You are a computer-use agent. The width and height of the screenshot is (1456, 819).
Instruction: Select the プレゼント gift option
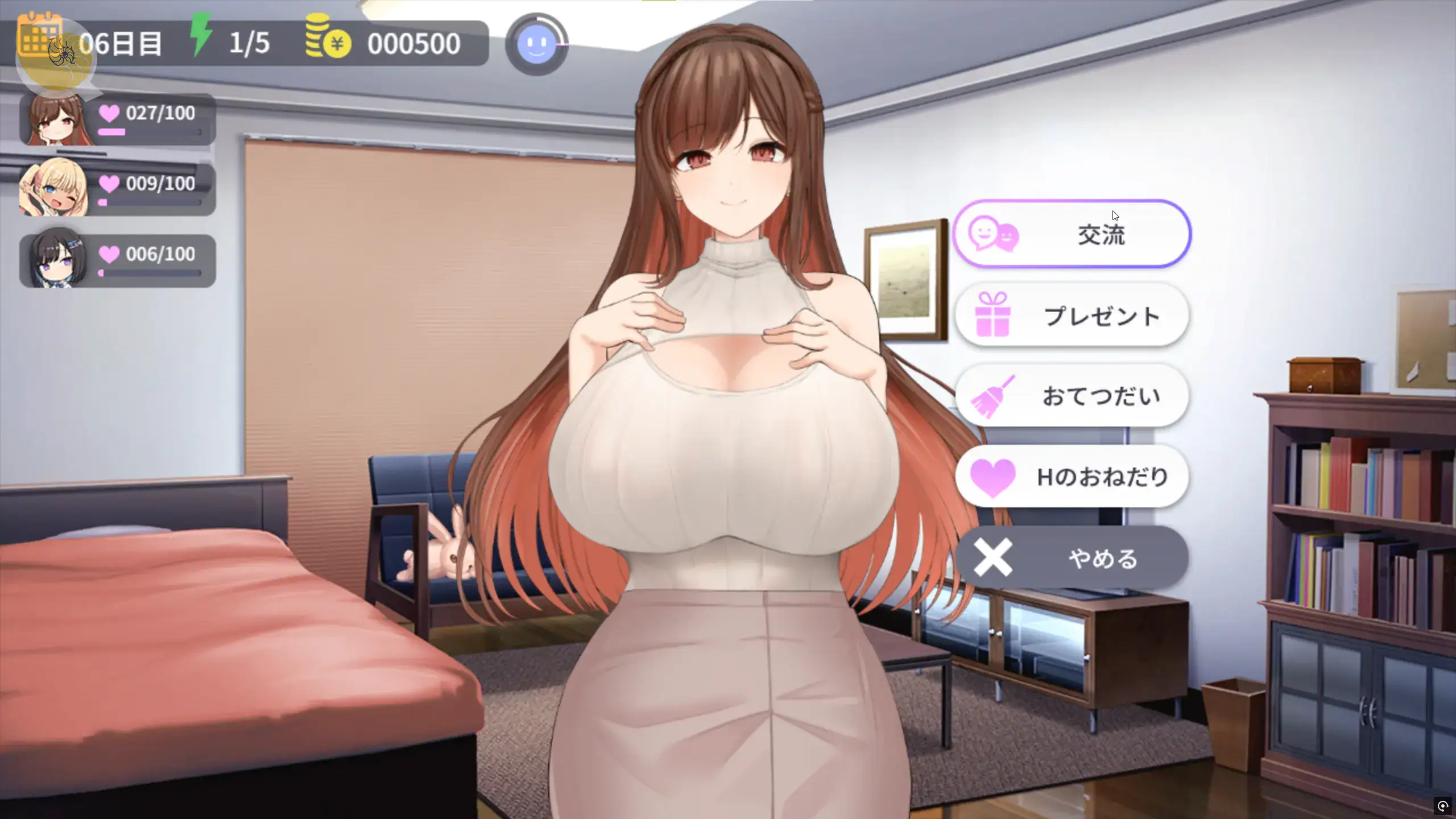1072,315
